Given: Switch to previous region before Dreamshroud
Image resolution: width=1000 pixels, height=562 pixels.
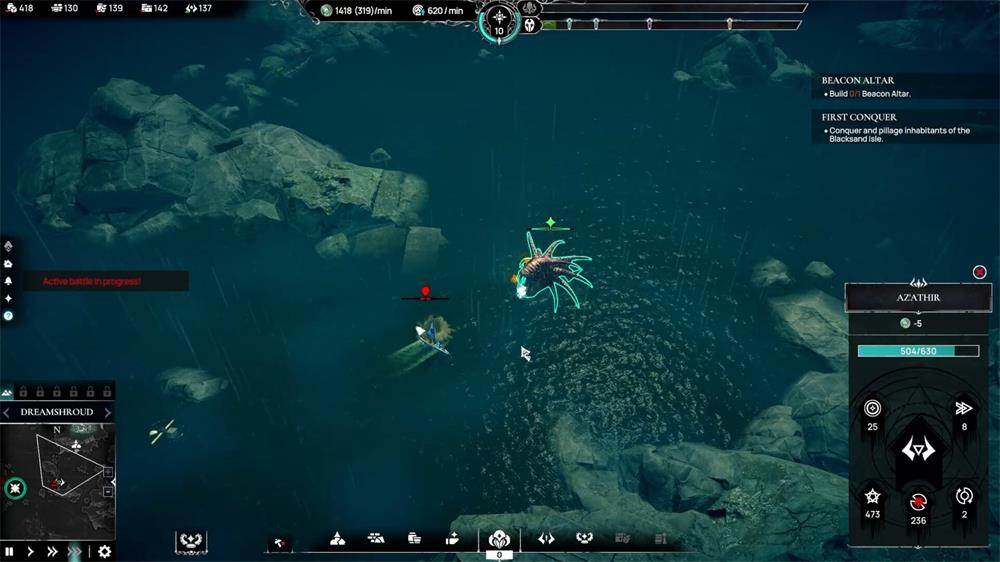Looking at the screenshot, I should click(x=7, y=412).
